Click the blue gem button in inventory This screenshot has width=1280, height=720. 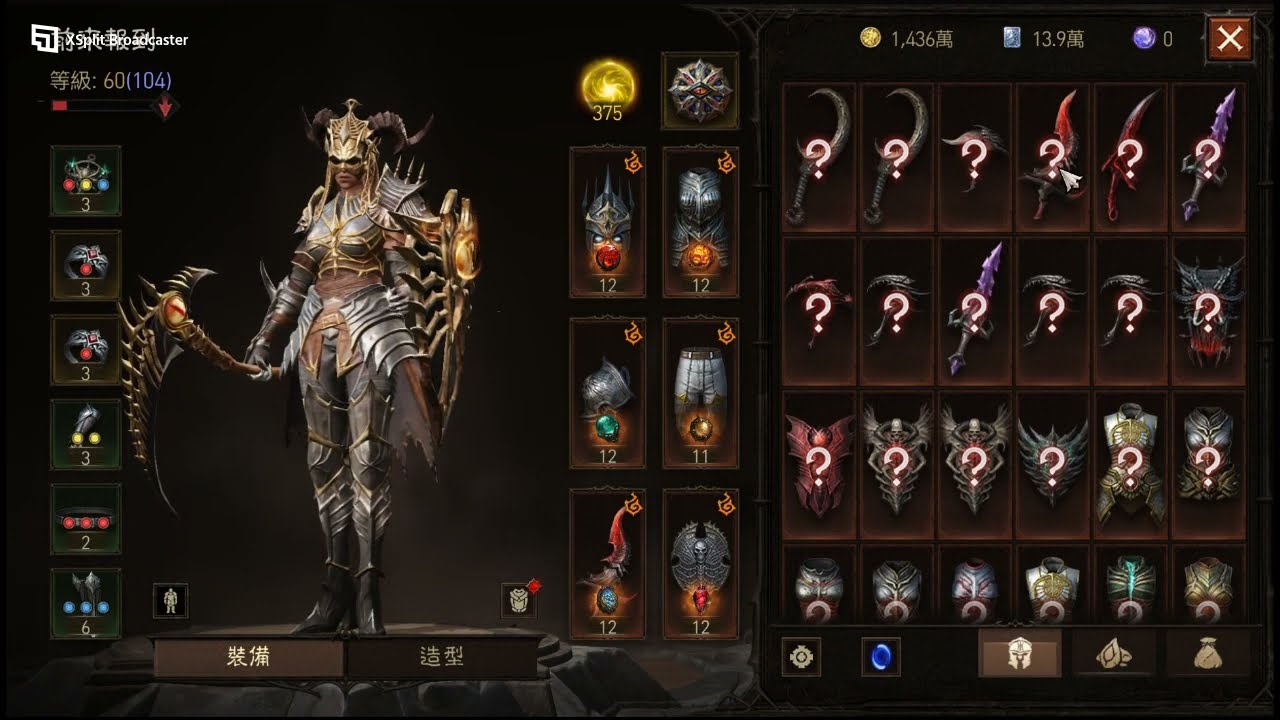pos(881,657)
